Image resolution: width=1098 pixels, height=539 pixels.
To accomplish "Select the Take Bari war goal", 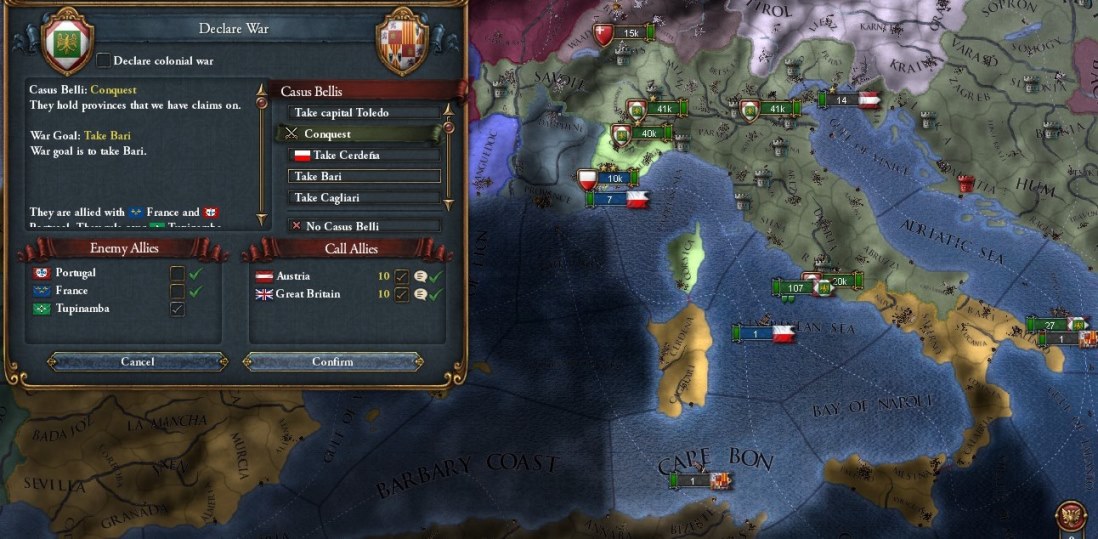I will click(x=363, y=176).
